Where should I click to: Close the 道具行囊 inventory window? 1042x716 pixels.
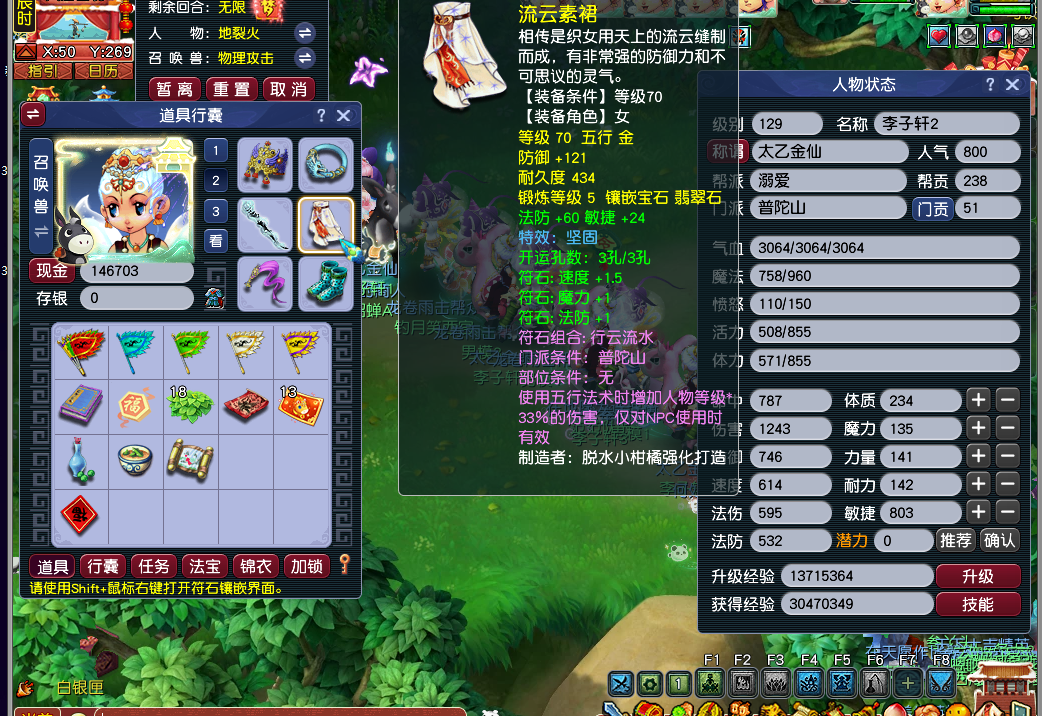(343, 115)
